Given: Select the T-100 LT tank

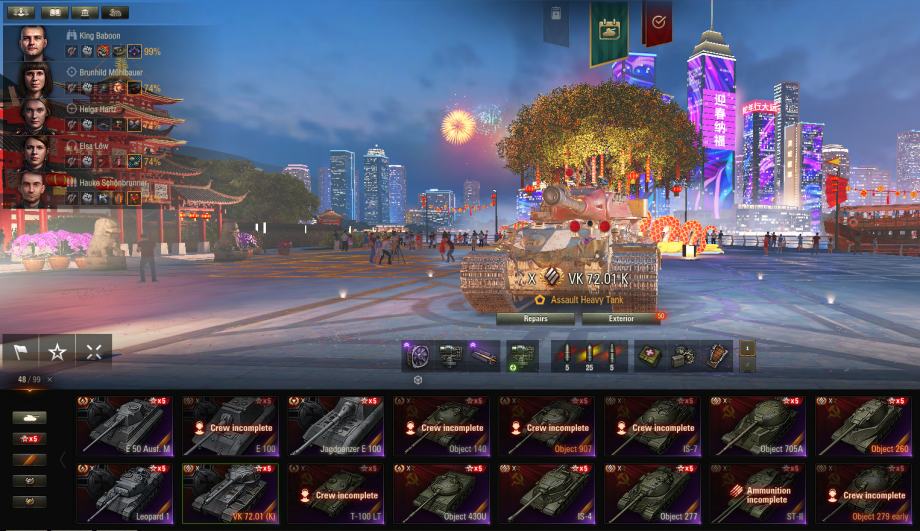Looking at the screenshot, I should tap(335, 493).
